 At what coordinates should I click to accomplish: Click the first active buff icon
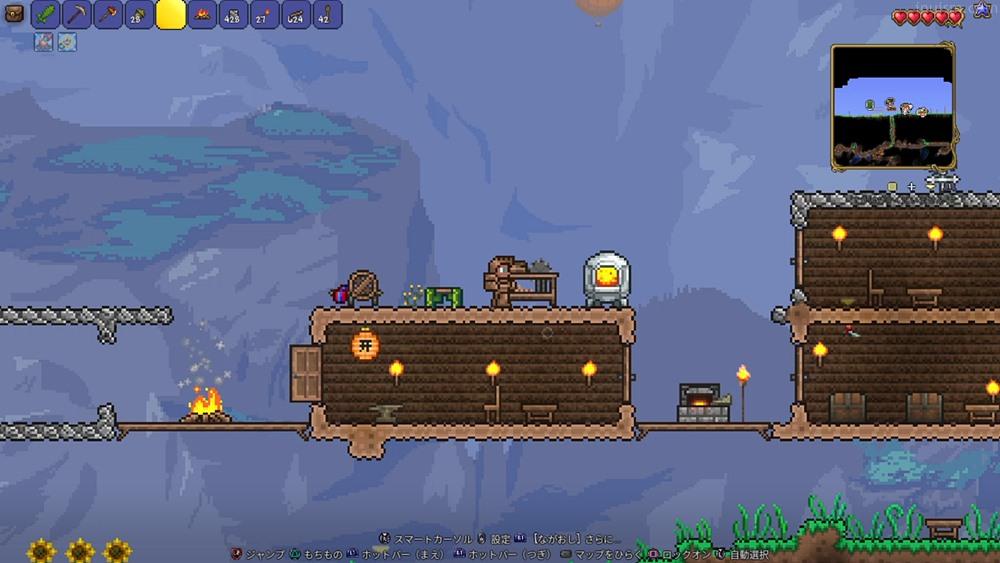44,42
